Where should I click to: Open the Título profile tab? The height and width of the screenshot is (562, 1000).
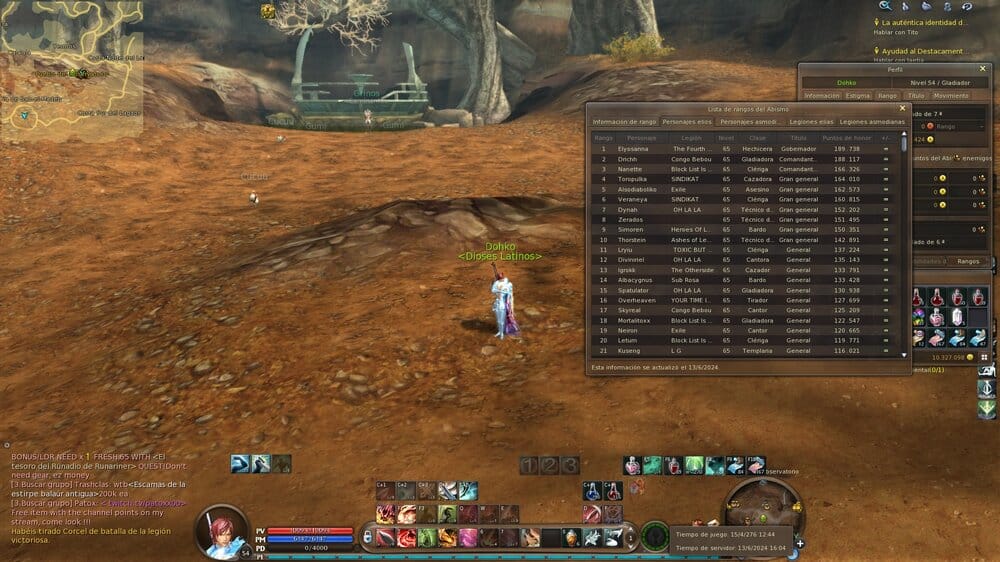pos(916,96)
